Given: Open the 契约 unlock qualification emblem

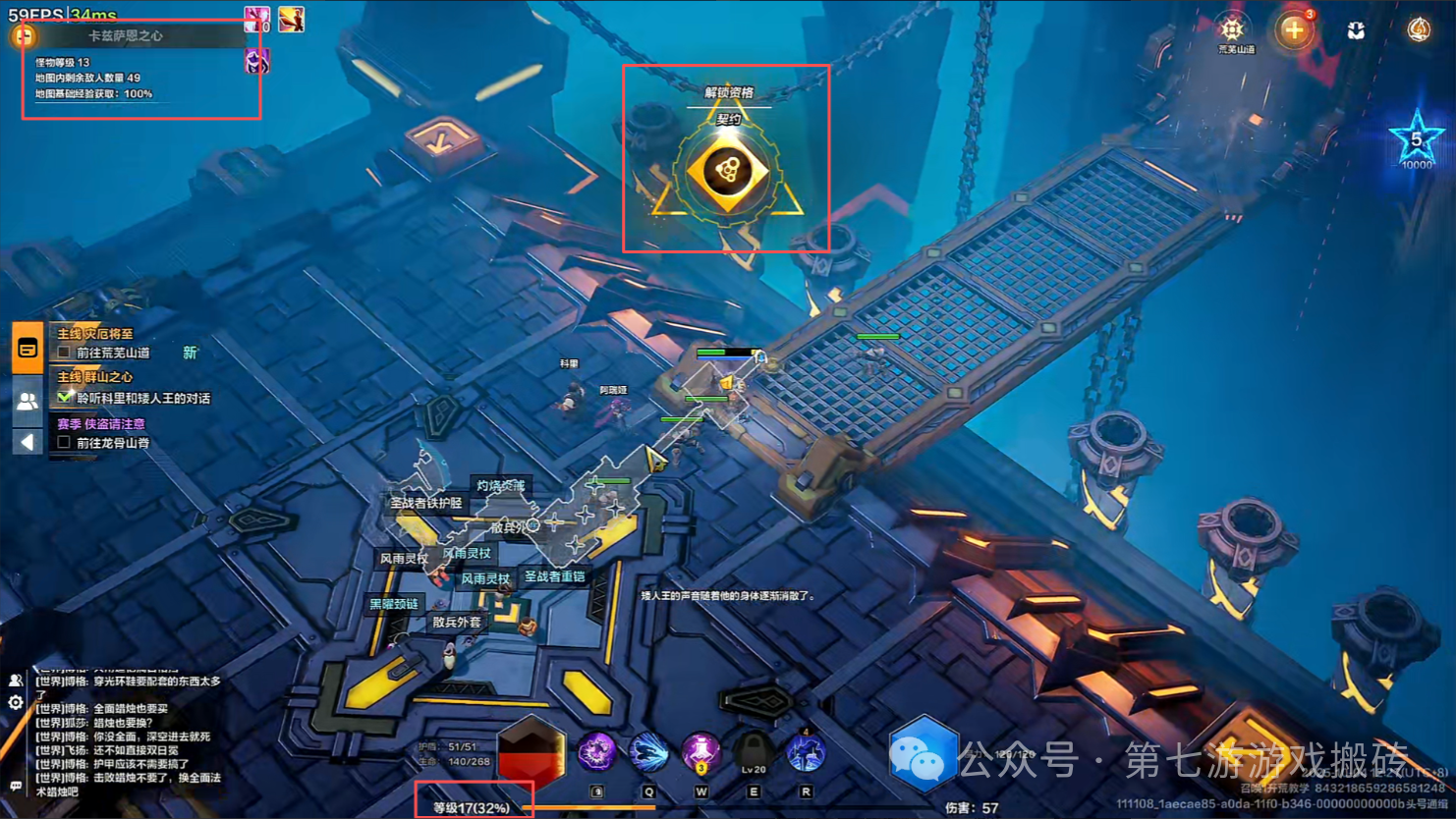Looking at the screenshot, I should [728, 171].
